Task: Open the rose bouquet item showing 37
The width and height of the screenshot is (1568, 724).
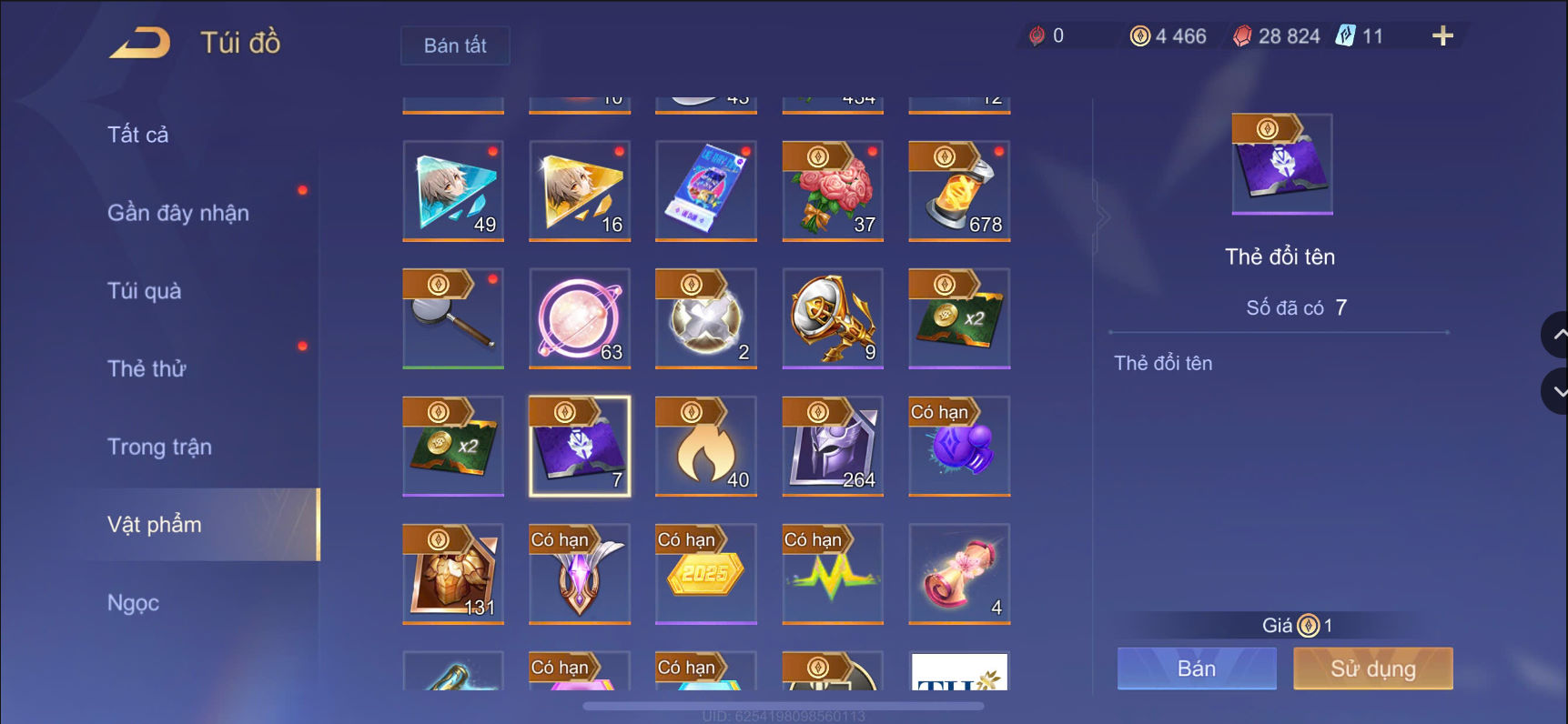Action: coord(832,191)
